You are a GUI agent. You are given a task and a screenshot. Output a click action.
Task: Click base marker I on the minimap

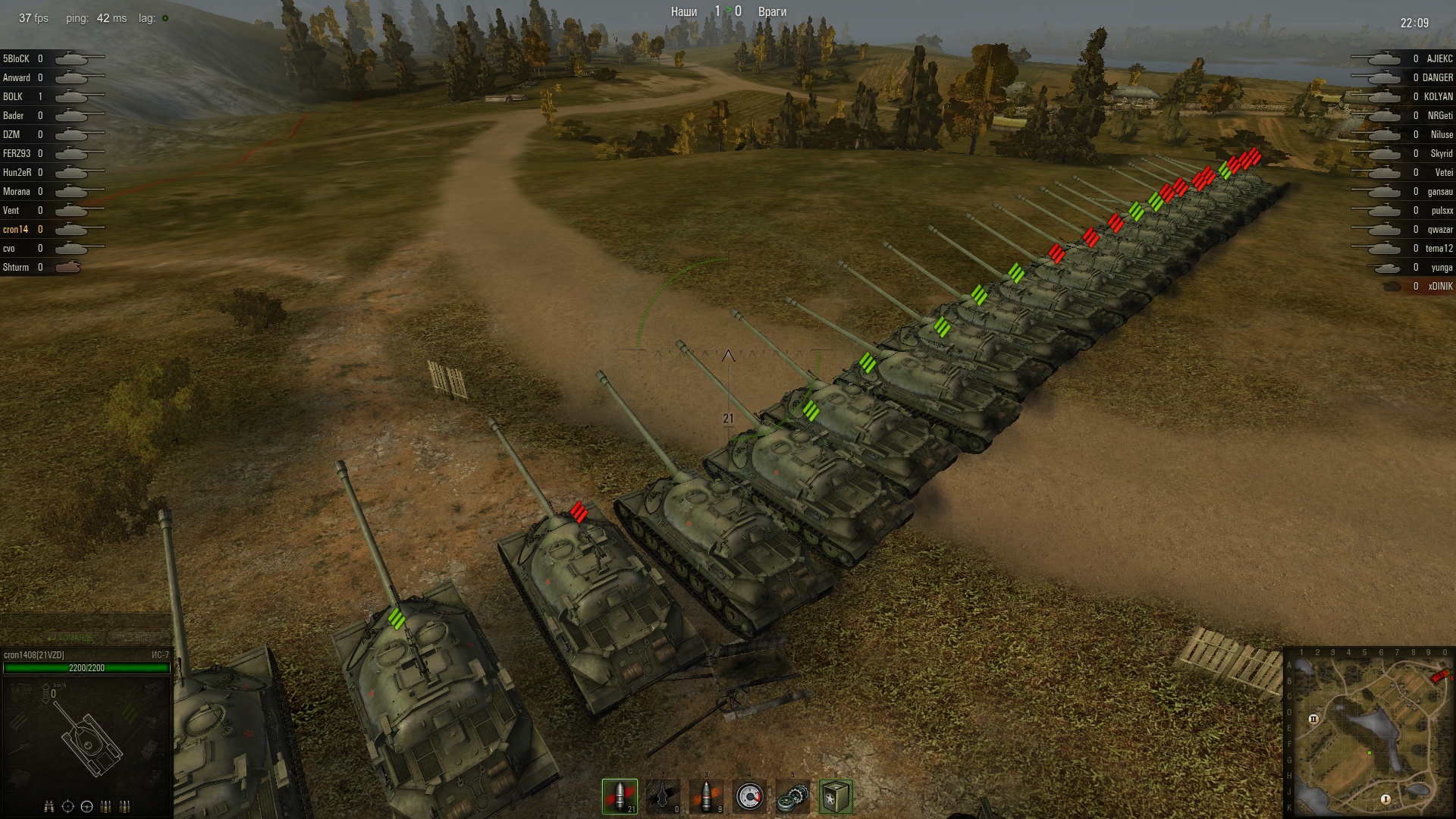click(x=1385, y=799)
